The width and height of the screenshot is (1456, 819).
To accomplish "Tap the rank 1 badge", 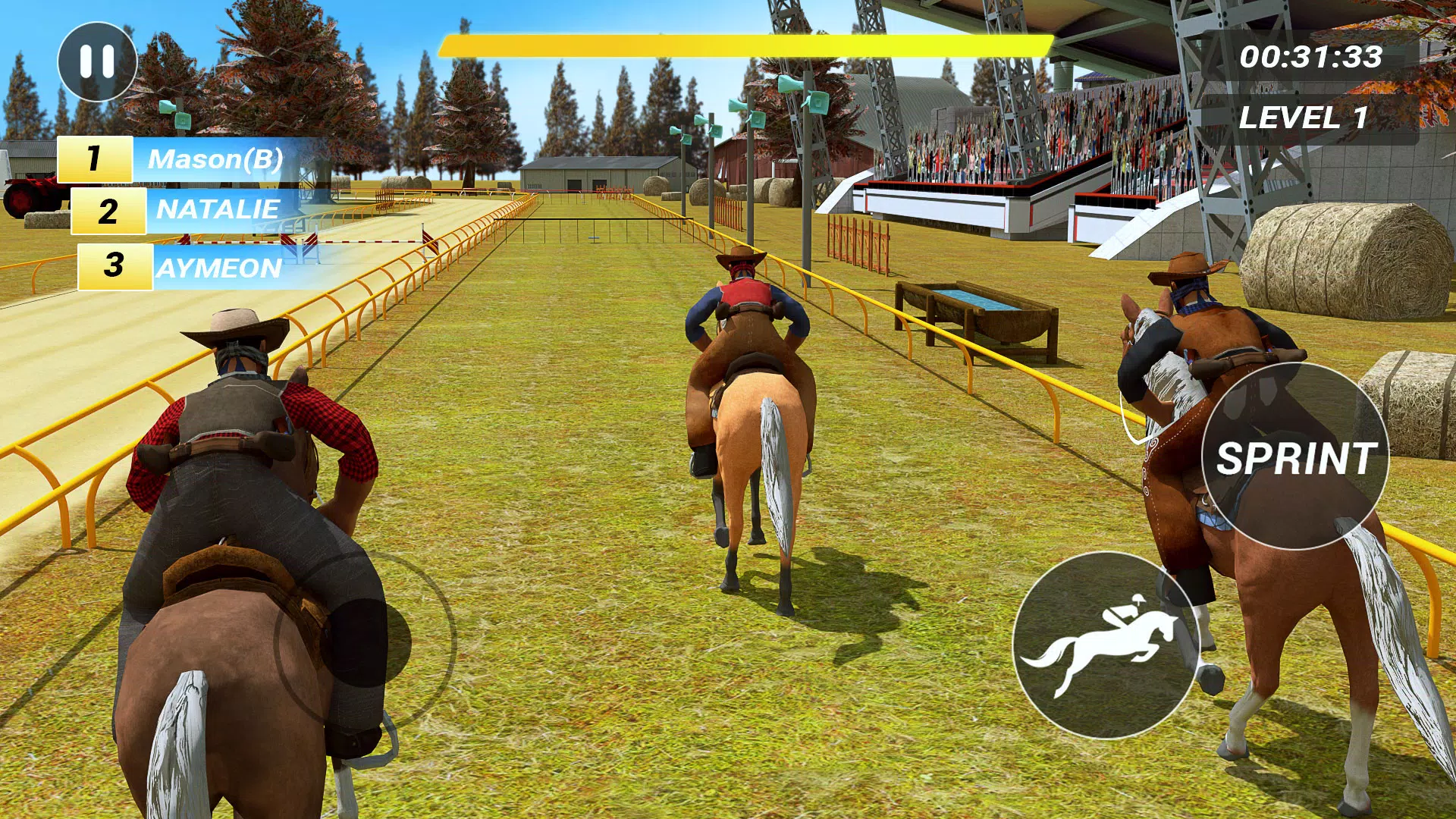I will (x=96, y=158).
